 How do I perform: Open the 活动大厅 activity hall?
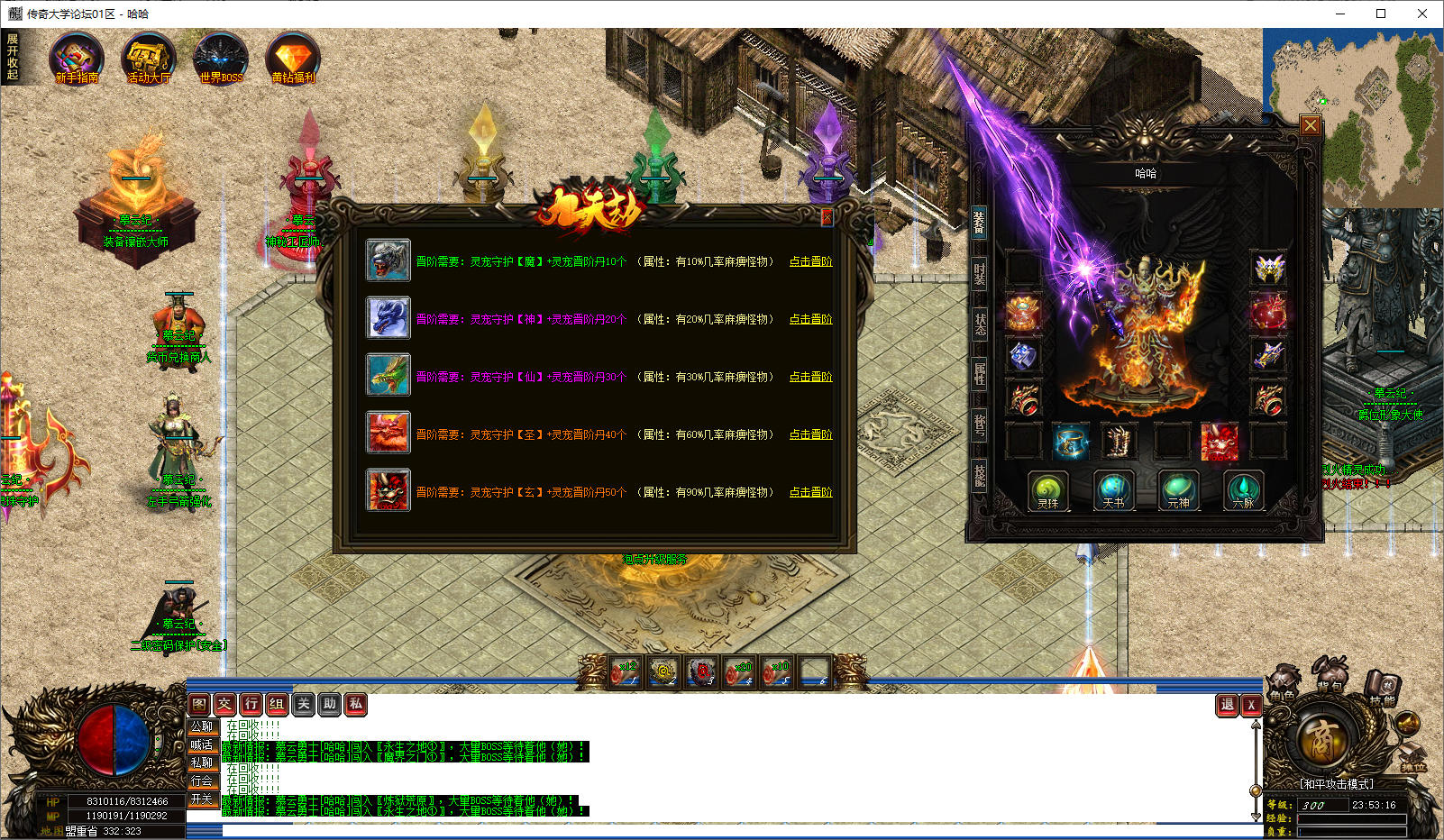coord(149,59)
